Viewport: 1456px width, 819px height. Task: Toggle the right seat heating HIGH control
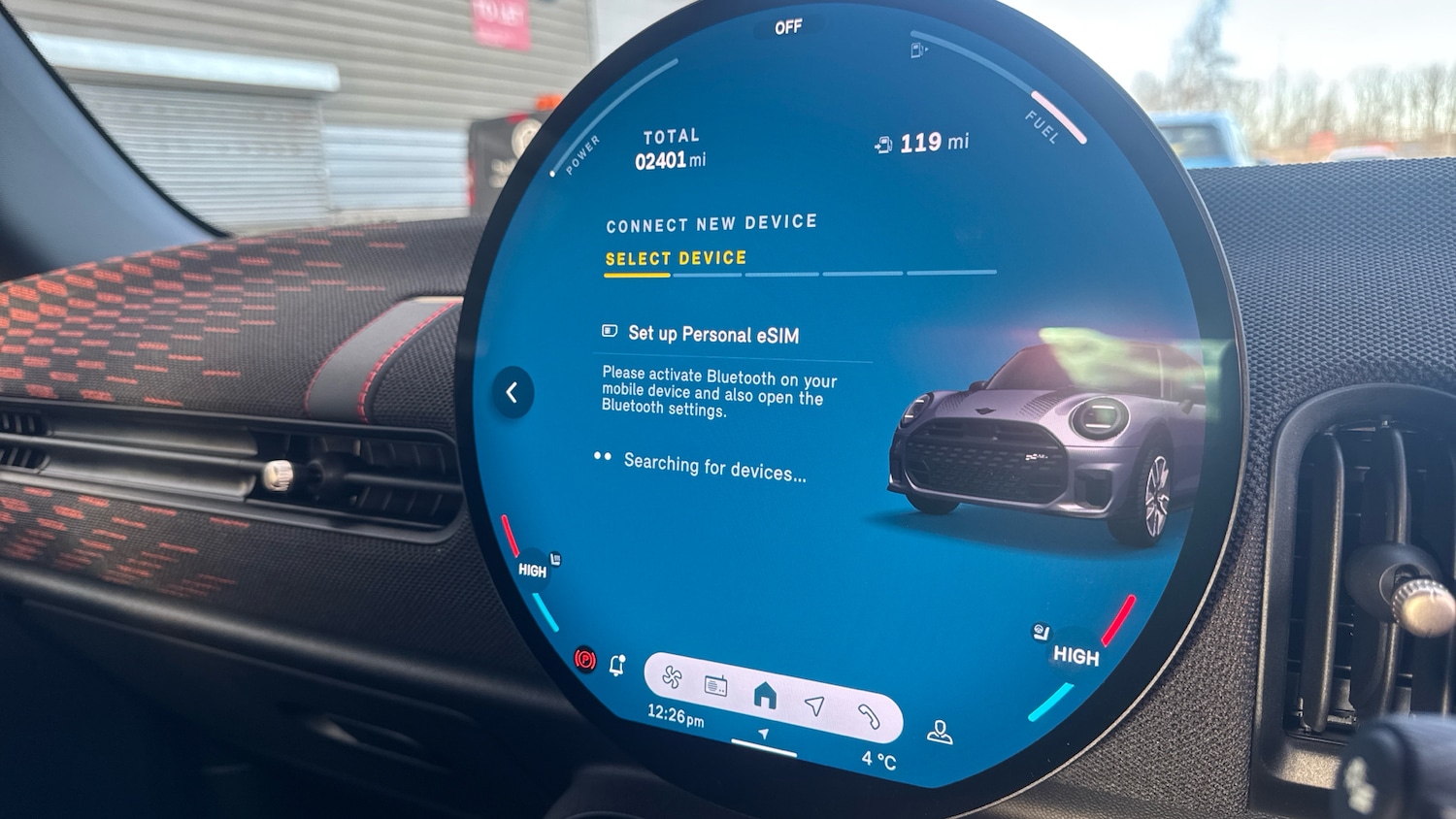tap(1075, 656)
